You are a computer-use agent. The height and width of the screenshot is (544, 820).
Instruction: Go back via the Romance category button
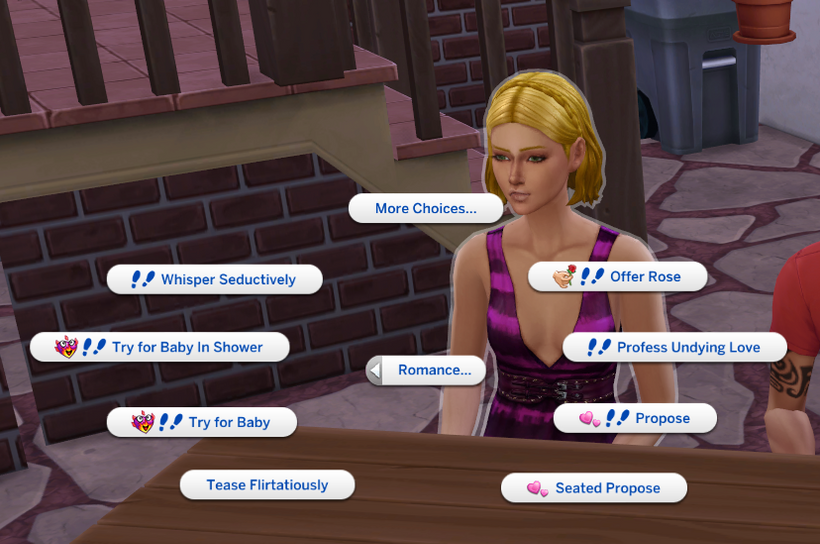(x=426, y=370)
